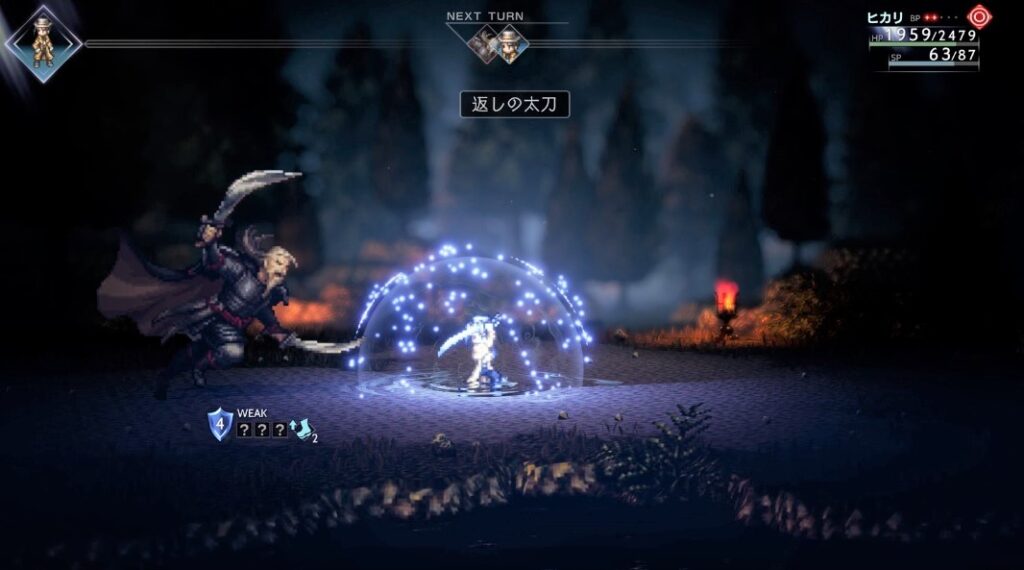
Task: Click the hat-wearing hero portrait under NEXT TURN
Action: (x=510, y=44)
